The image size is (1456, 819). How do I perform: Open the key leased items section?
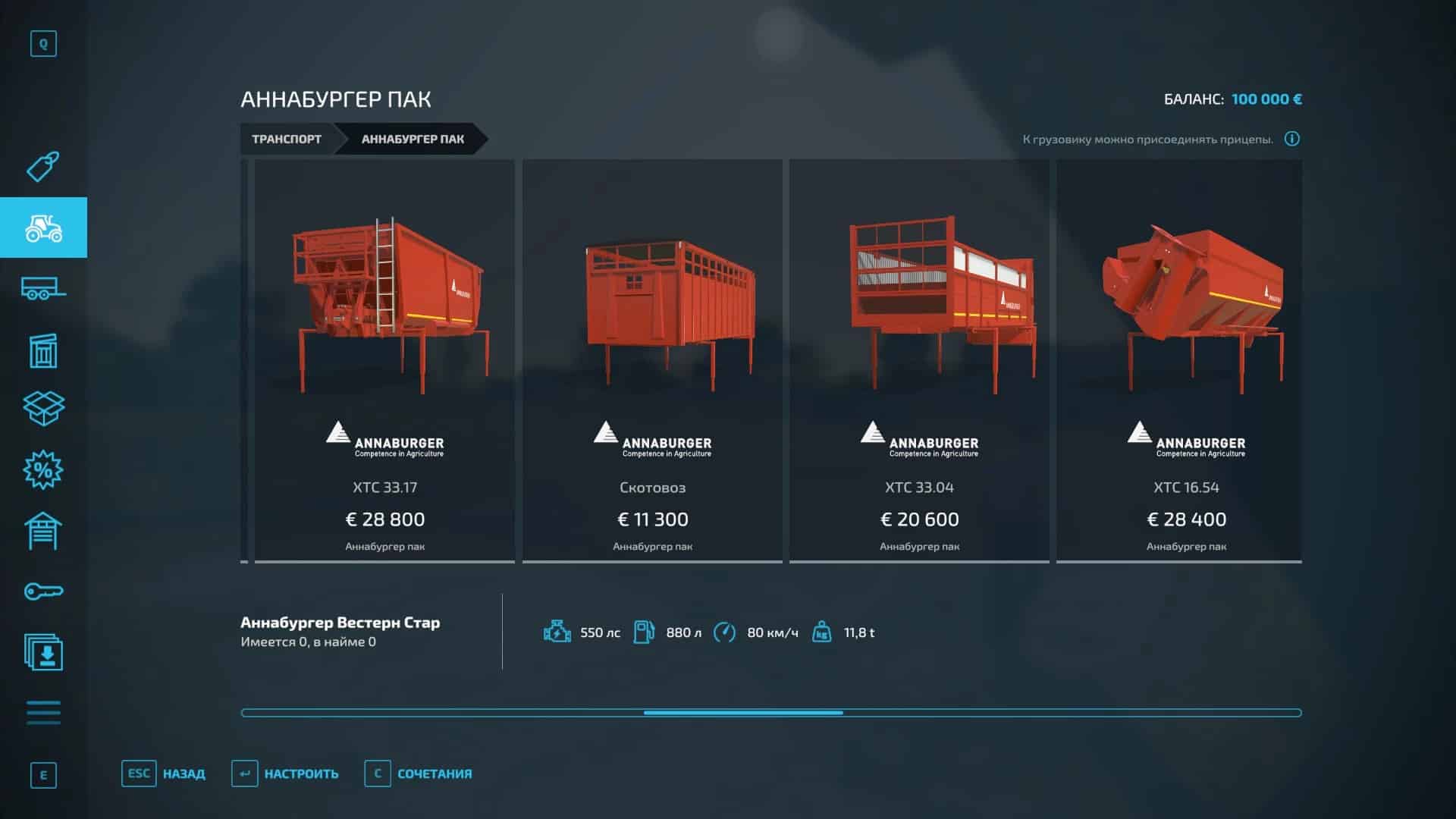pyautogui.click(x=43, y=591)
